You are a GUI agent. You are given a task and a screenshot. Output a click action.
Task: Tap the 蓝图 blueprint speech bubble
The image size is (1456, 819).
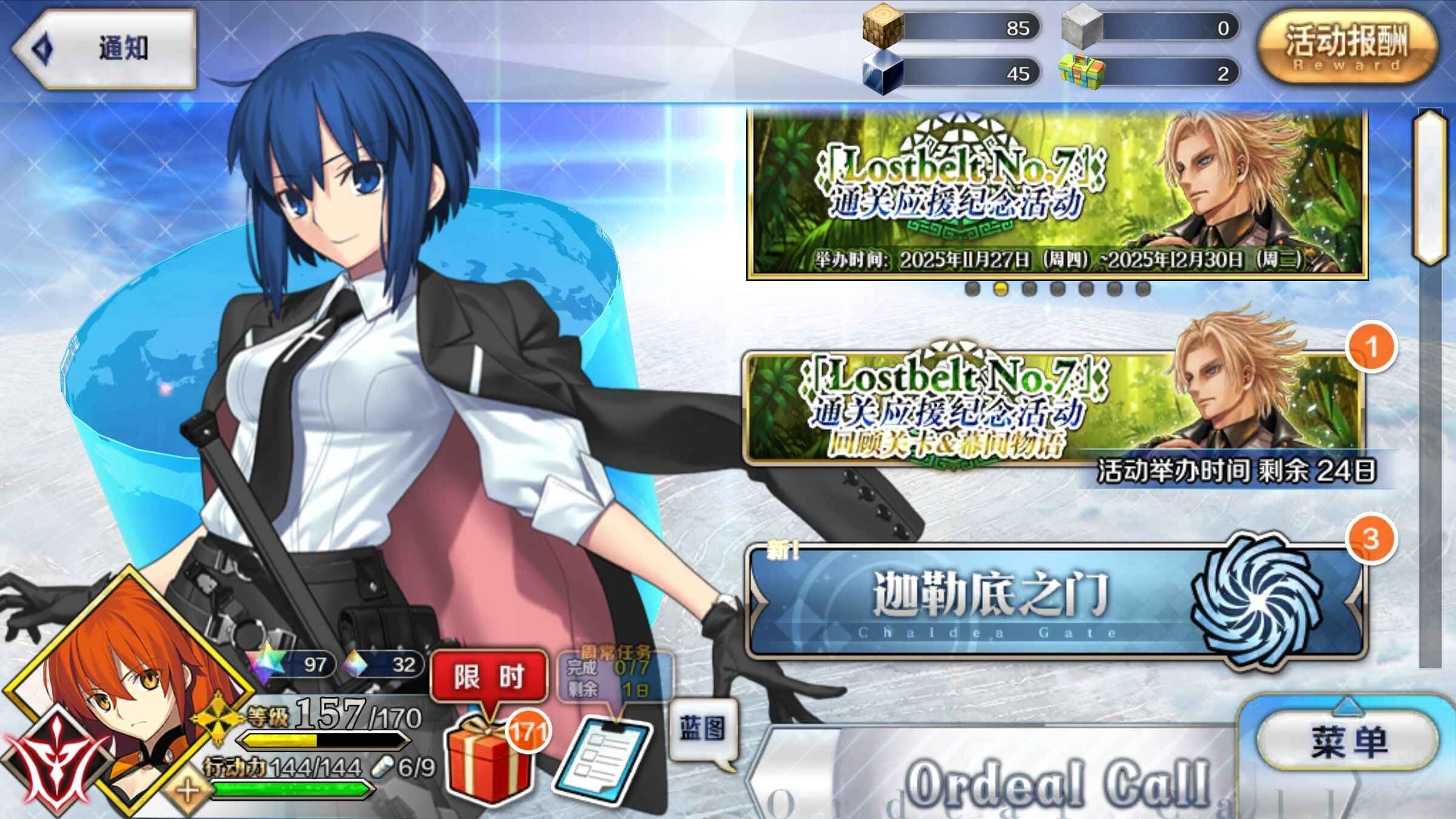click(703, 729)
